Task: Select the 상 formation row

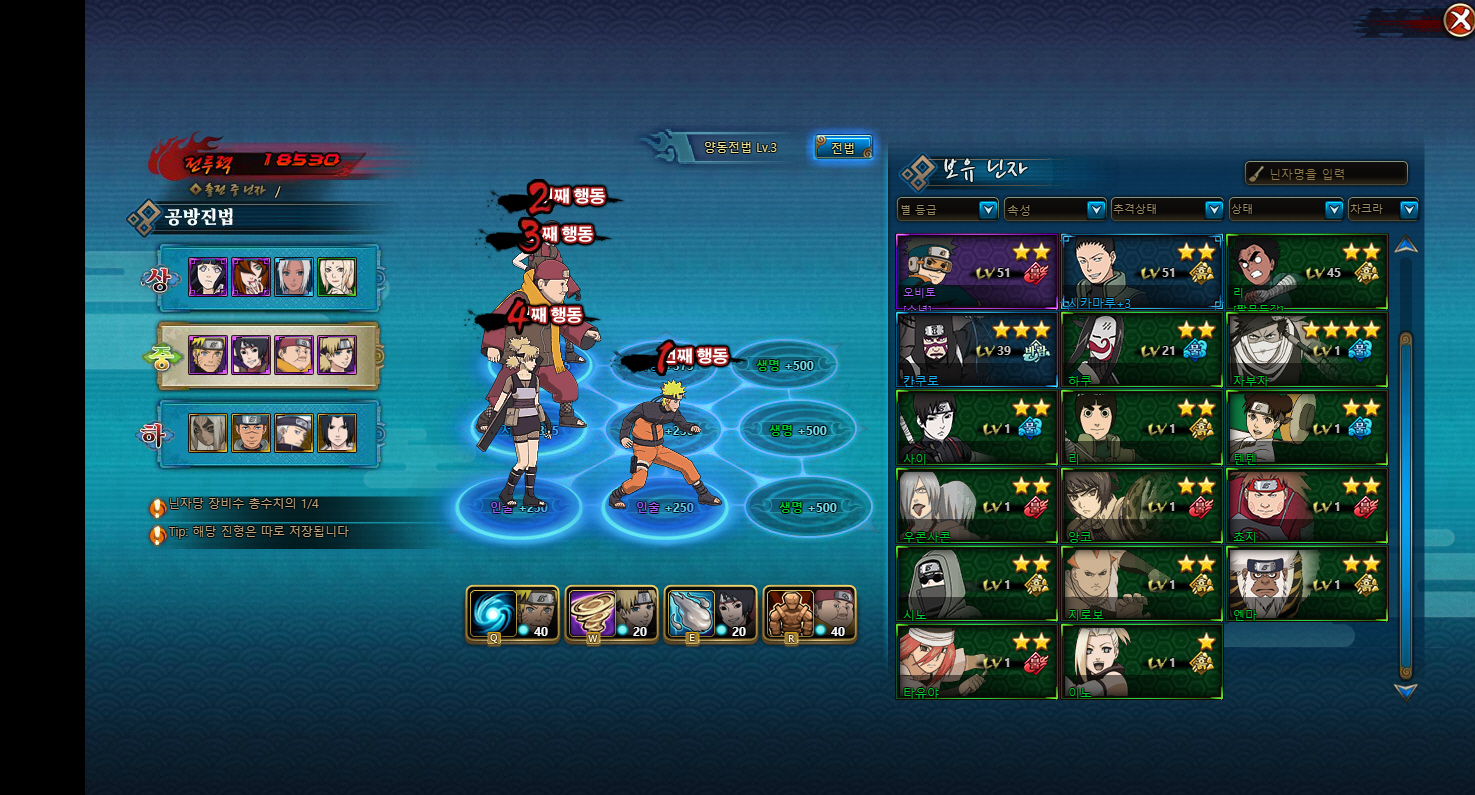Action: (x=270, y=277)
